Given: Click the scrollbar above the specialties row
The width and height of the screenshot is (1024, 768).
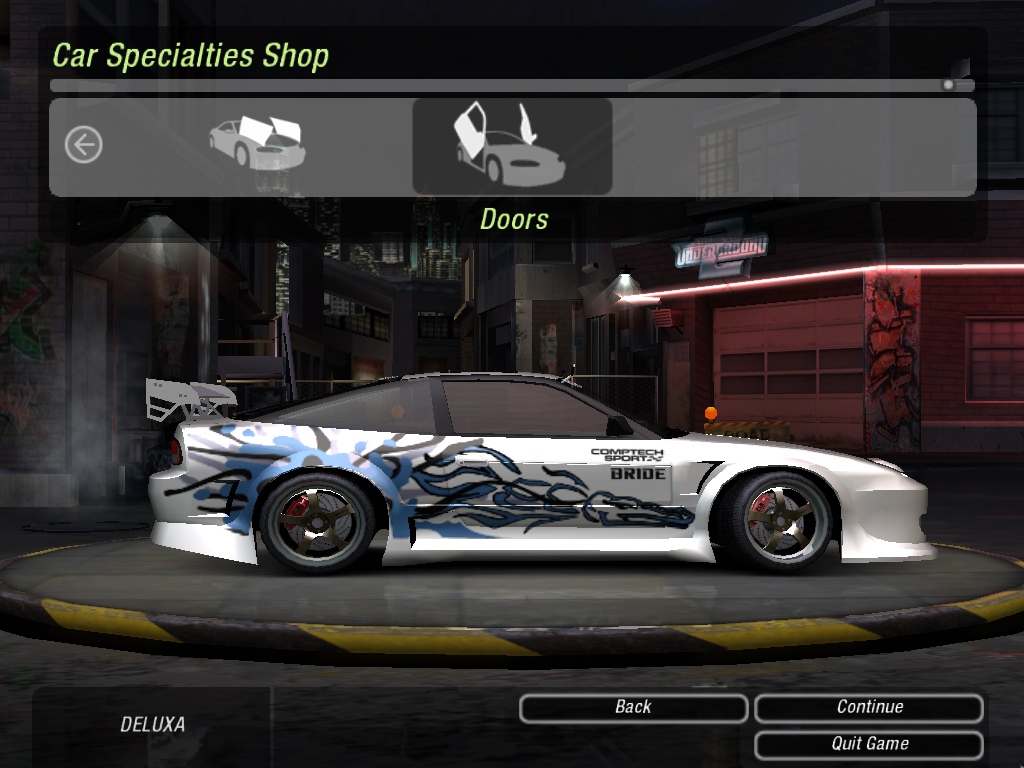Looking at the screenshot, I should click(x=512, y=86).
